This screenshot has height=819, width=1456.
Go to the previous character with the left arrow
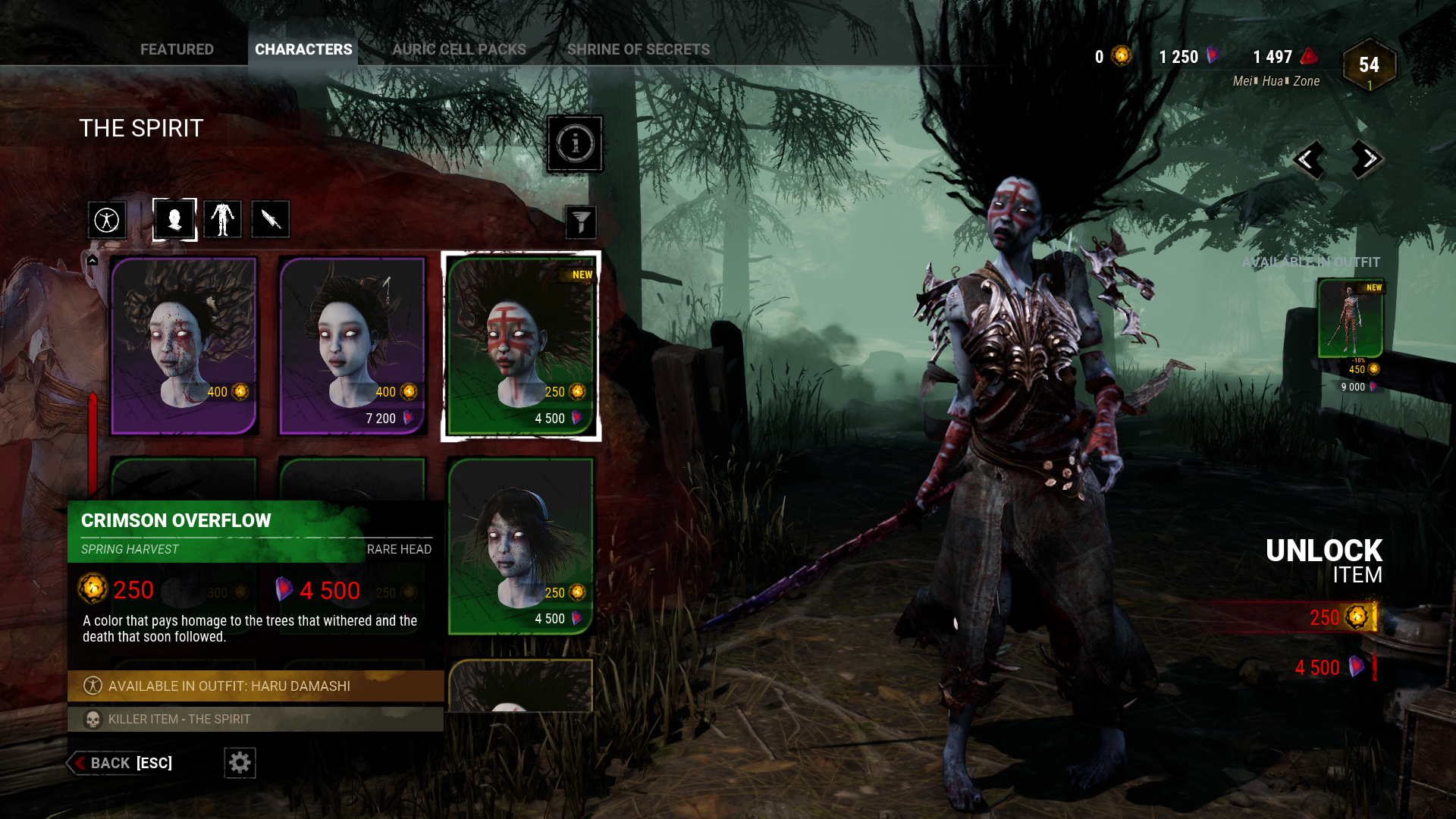1310,159
